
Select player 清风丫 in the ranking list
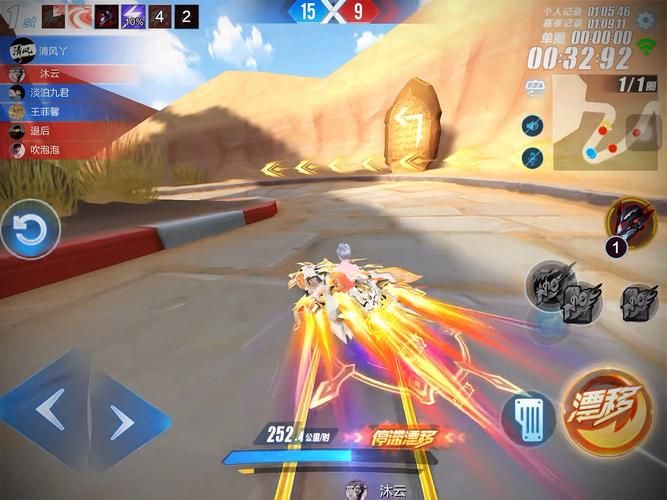[x=60, y=49]
